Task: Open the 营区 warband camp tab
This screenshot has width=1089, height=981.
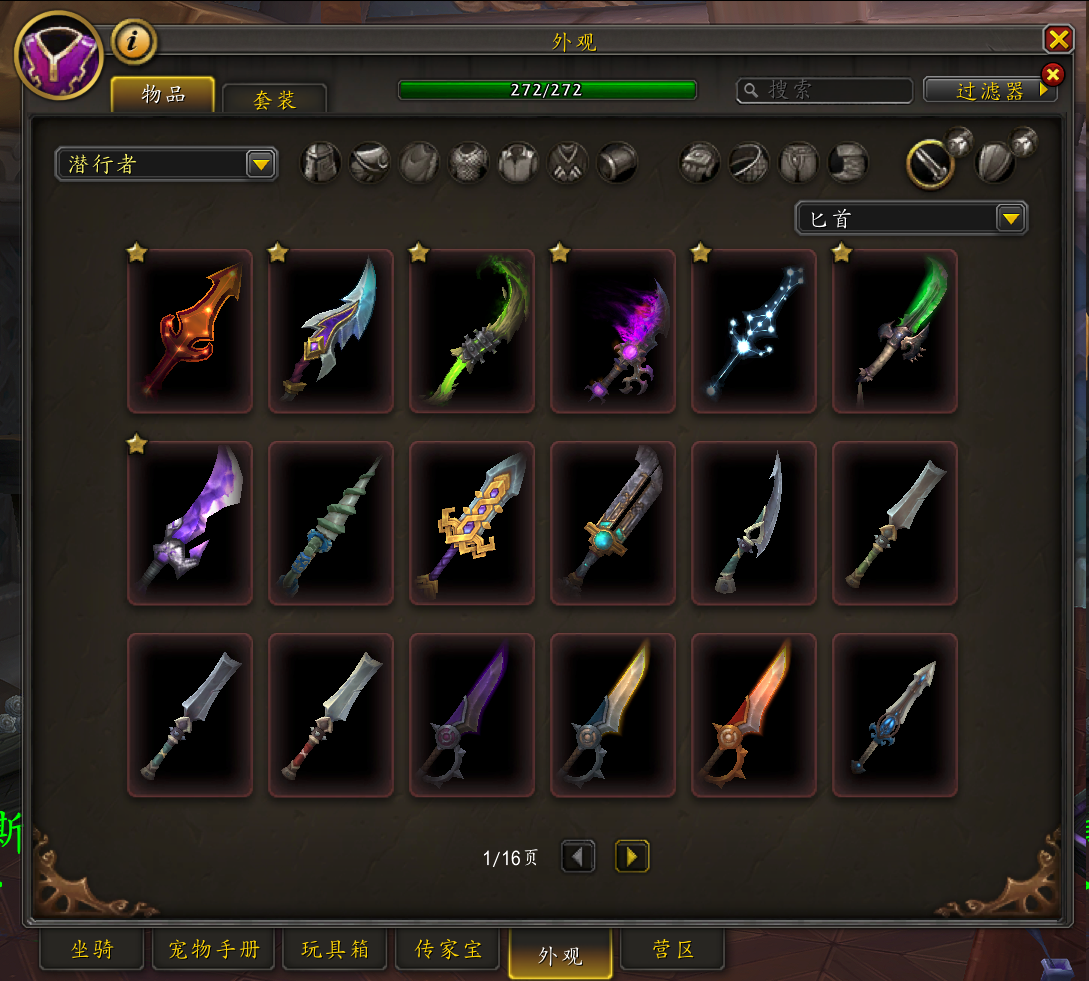Action: 672,950
